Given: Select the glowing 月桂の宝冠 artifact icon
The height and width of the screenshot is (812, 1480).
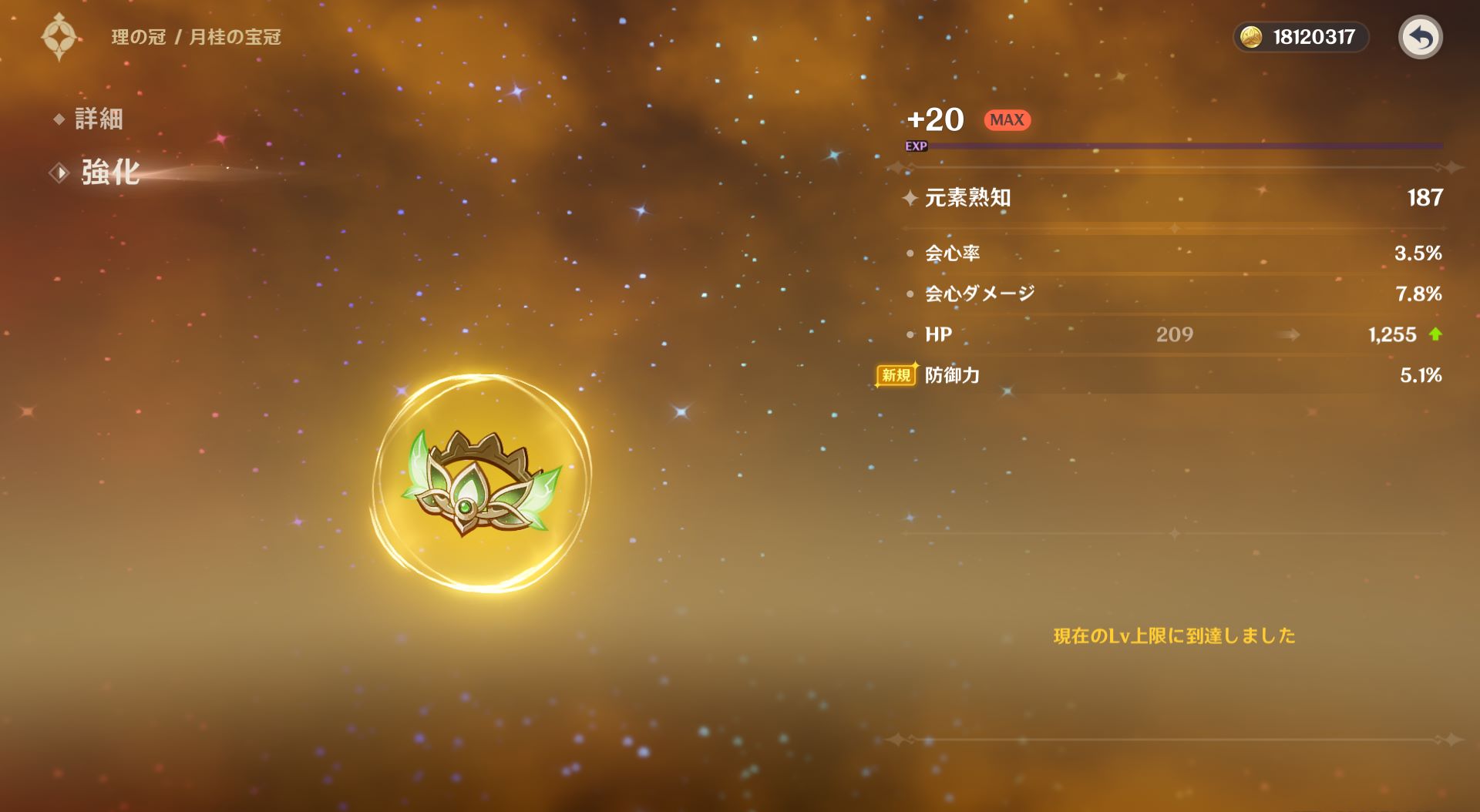Looking at the screenshot, I should (481, 484).
